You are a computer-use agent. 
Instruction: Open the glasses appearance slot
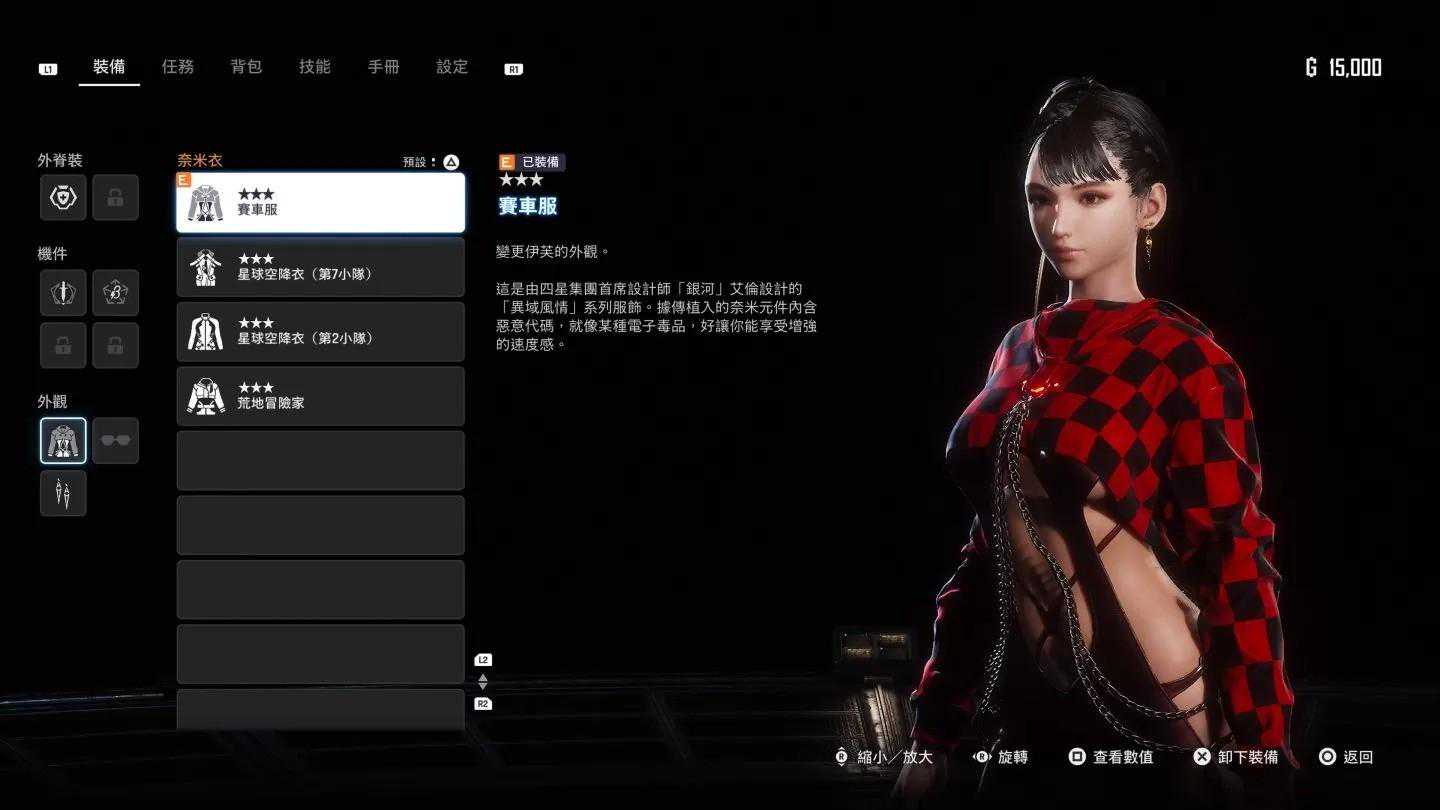click(x=115, y=441)
